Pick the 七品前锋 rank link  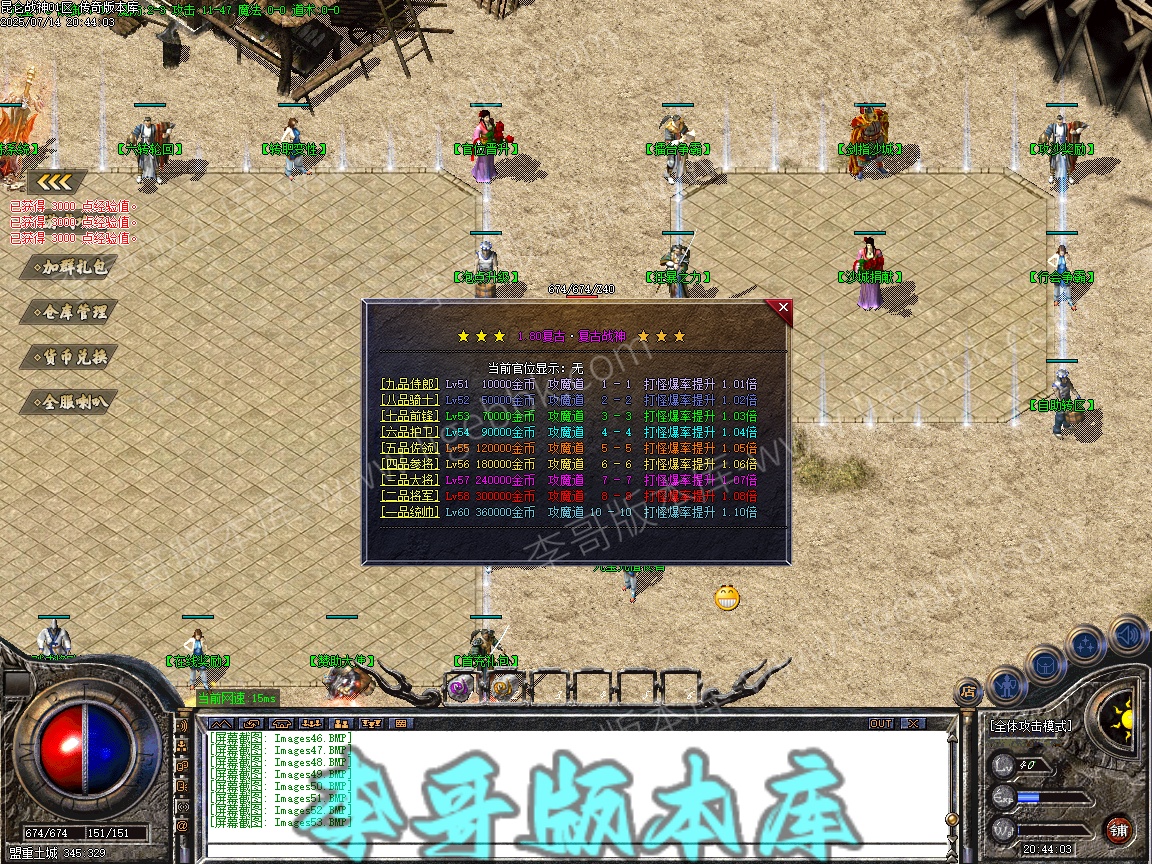pyautogui.click(x=410, y=416)
